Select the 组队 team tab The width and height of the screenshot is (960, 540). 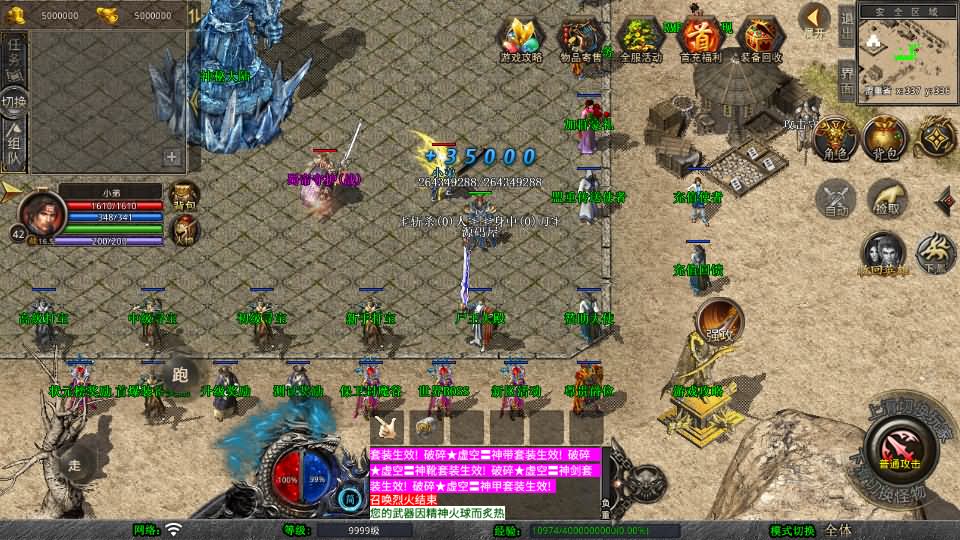click(14, 145)
